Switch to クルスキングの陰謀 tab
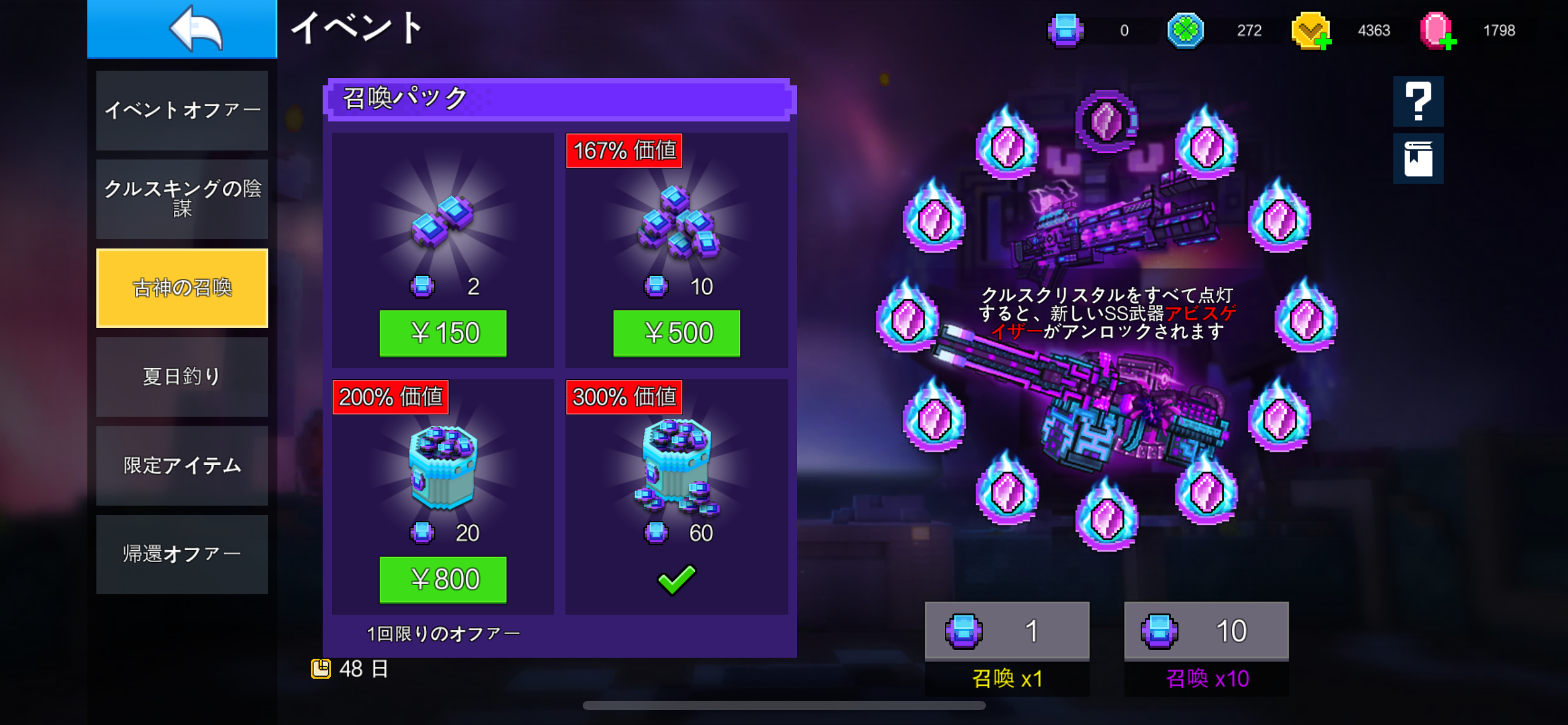Screen dimensions: 1568x725 click(x=182, y=199)
